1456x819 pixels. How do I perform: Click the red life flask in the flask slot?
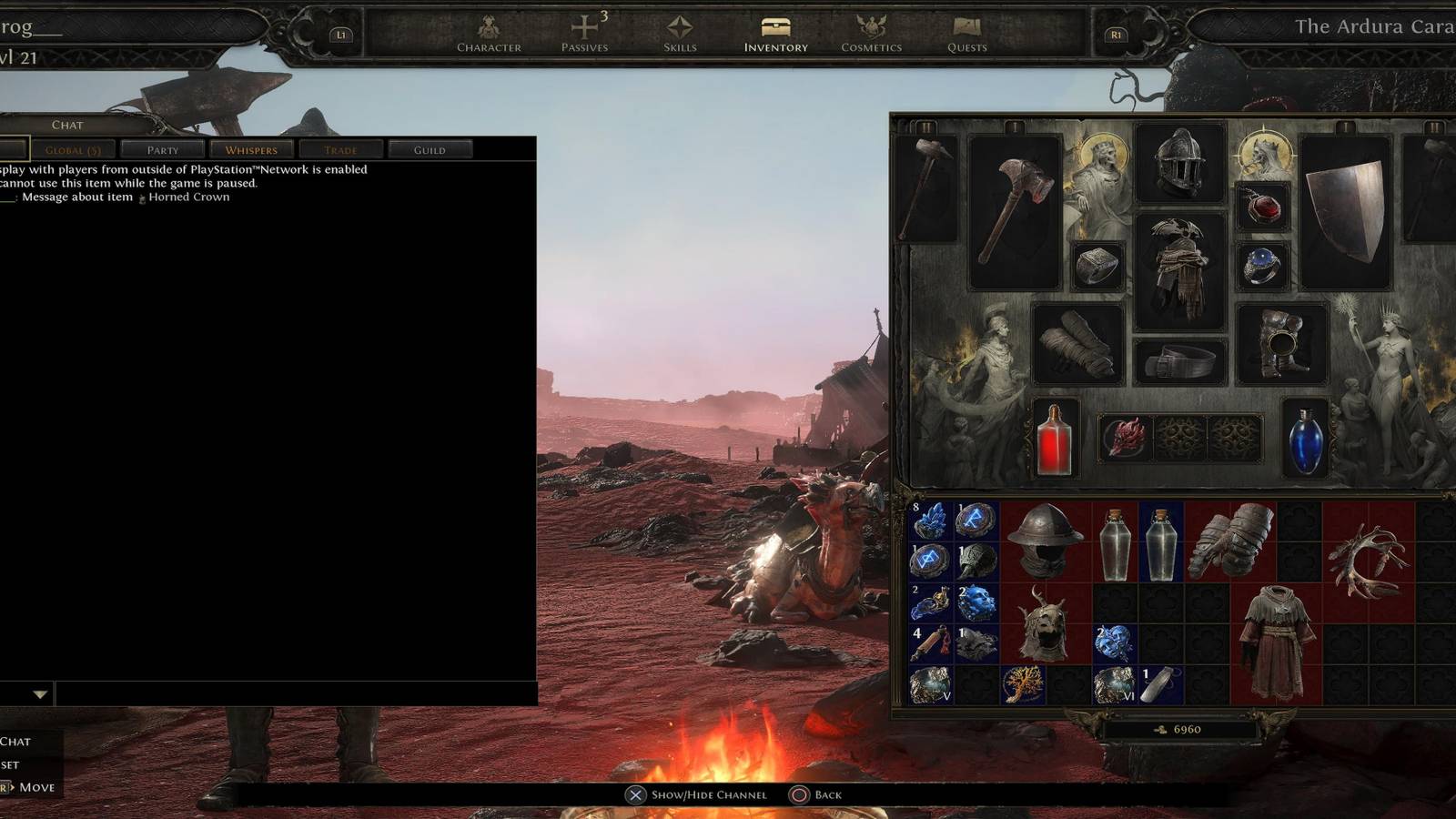pyautogui.click(x=1054, y=444)
